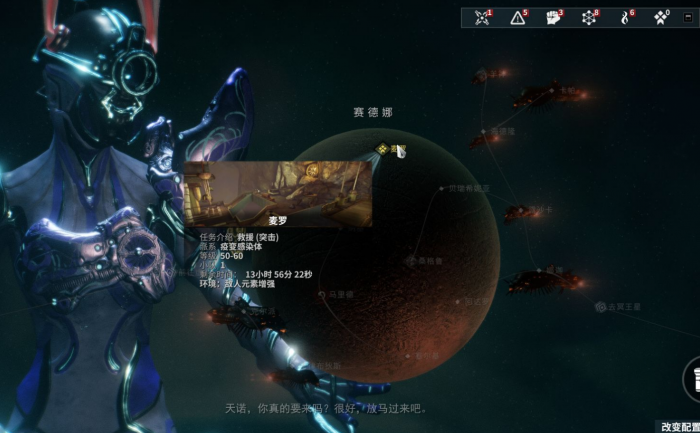Open the network-web icon panel
Screen dimensions: 700x433
[x=590, y=17]
